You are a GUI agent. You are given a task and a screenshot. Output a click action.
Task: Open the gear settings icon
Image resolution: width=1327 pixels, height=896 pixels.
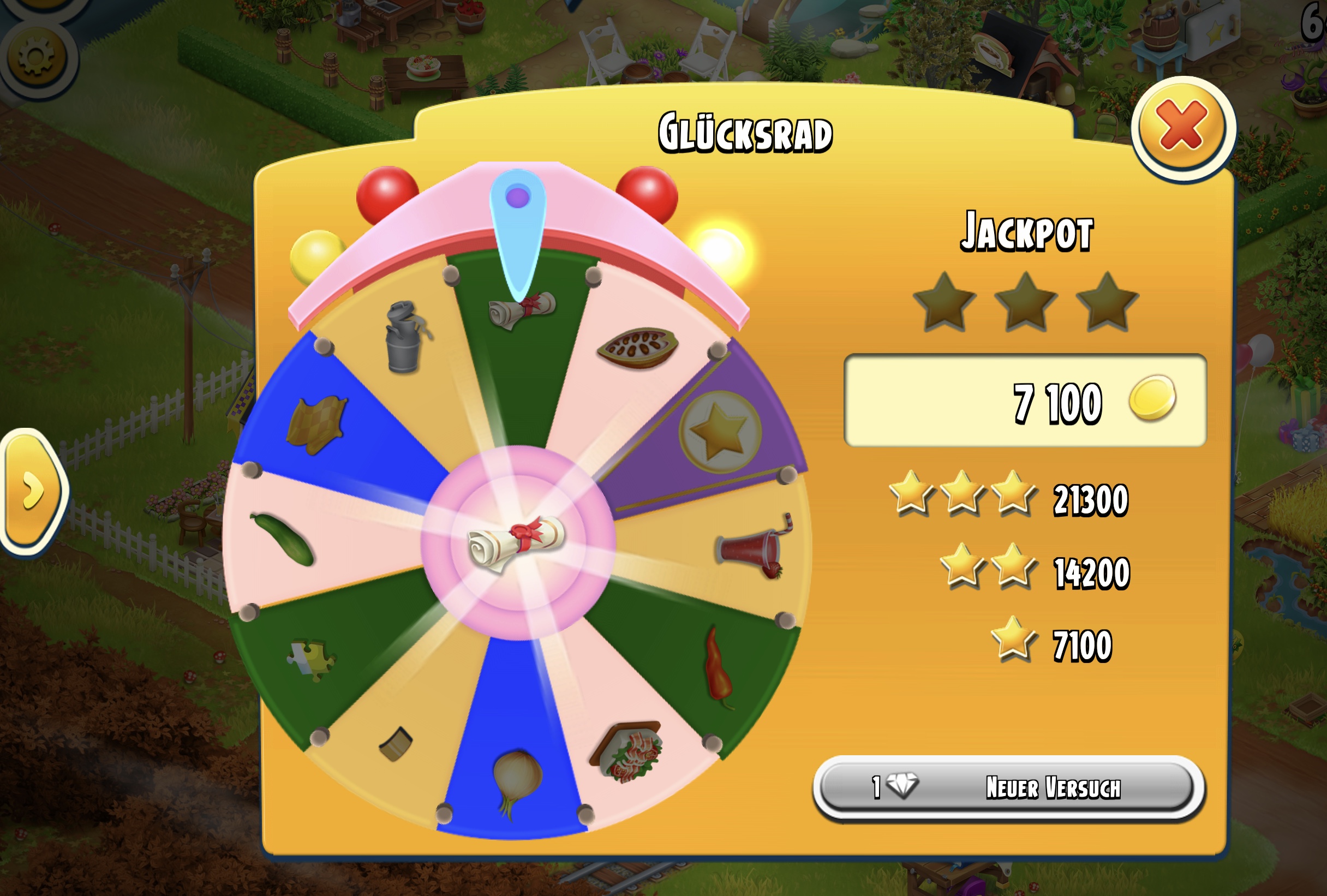37,57
